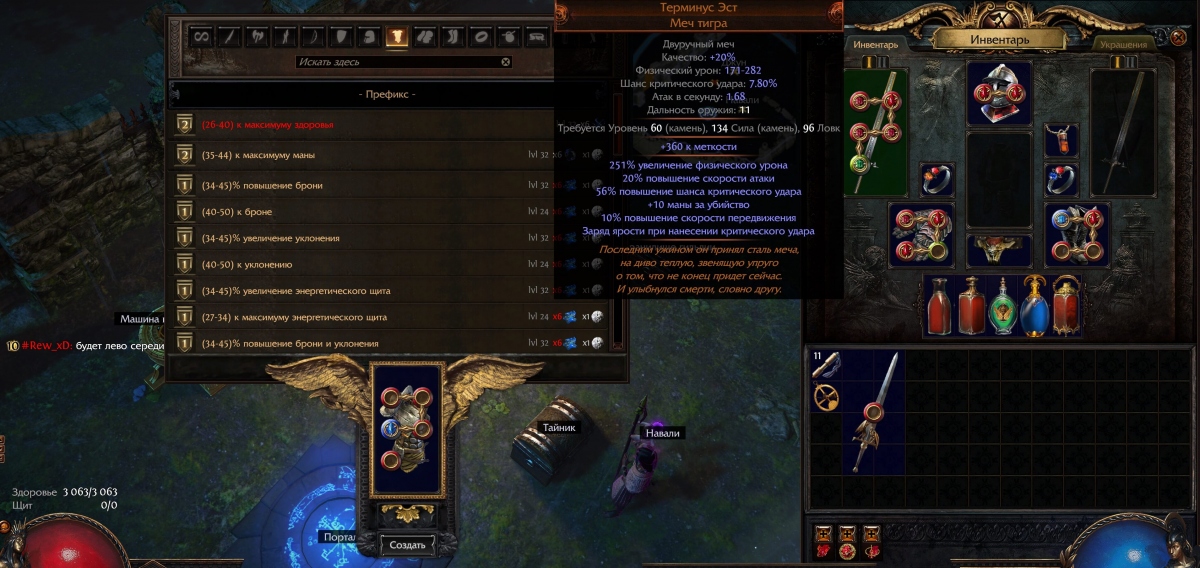The height and width of the screenshot is (568, 1200).
Task: Click the equipped amulet slot
Action: [1061, 140]
